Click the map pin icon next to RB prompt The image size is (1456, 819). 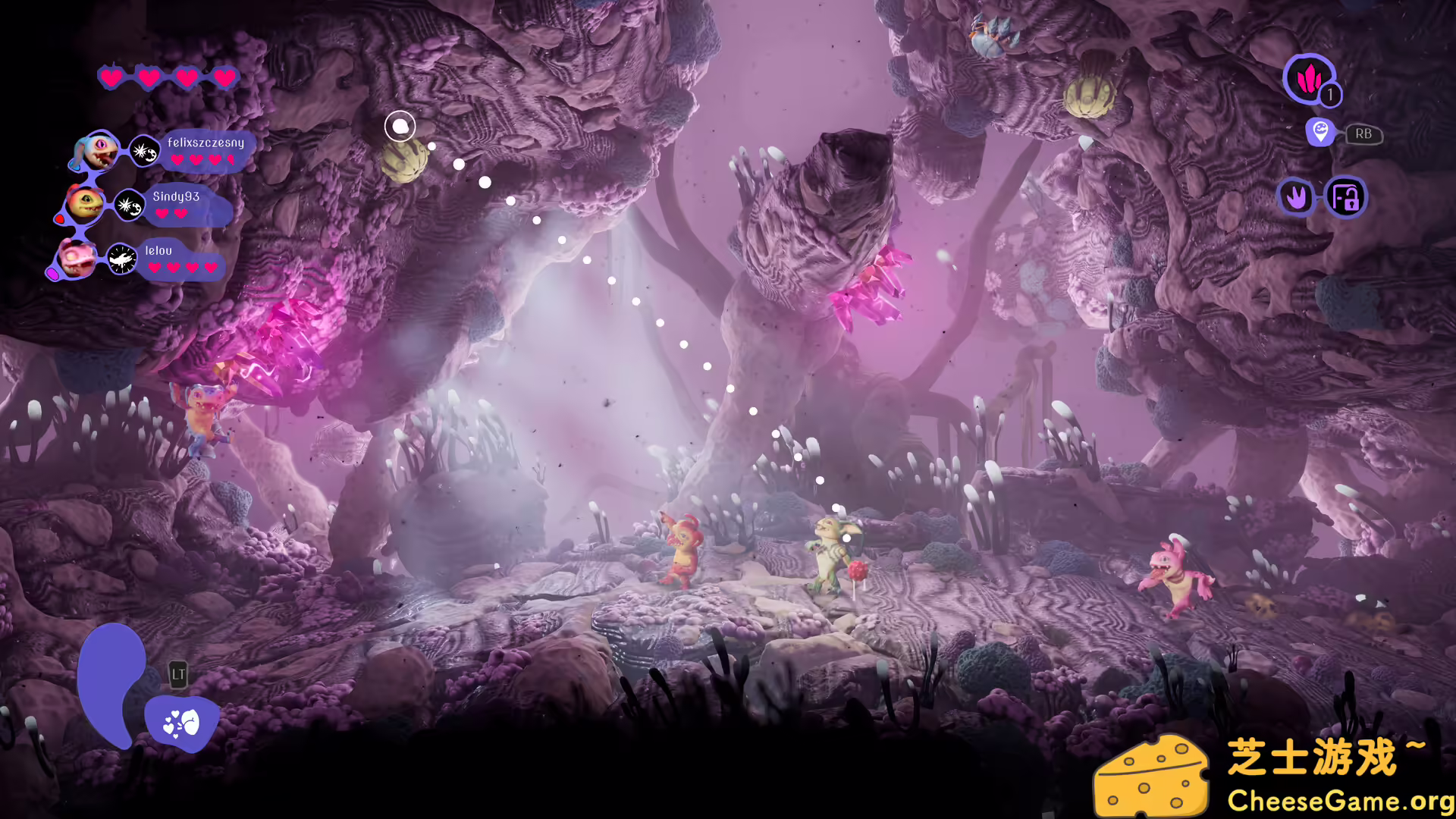point(1321,133)
